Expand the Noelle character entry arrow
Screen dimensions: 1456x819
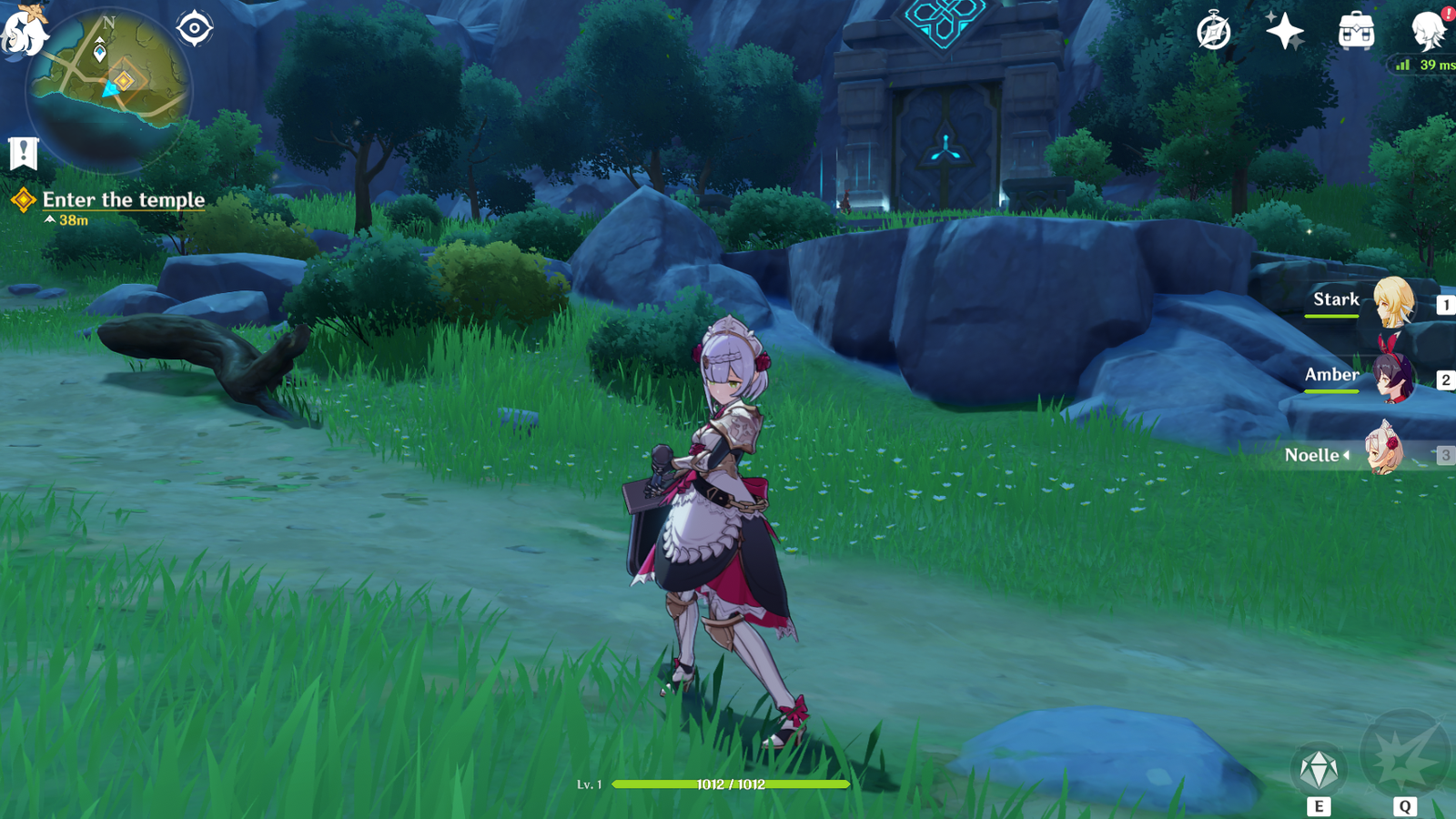[x=1347, y=455]
